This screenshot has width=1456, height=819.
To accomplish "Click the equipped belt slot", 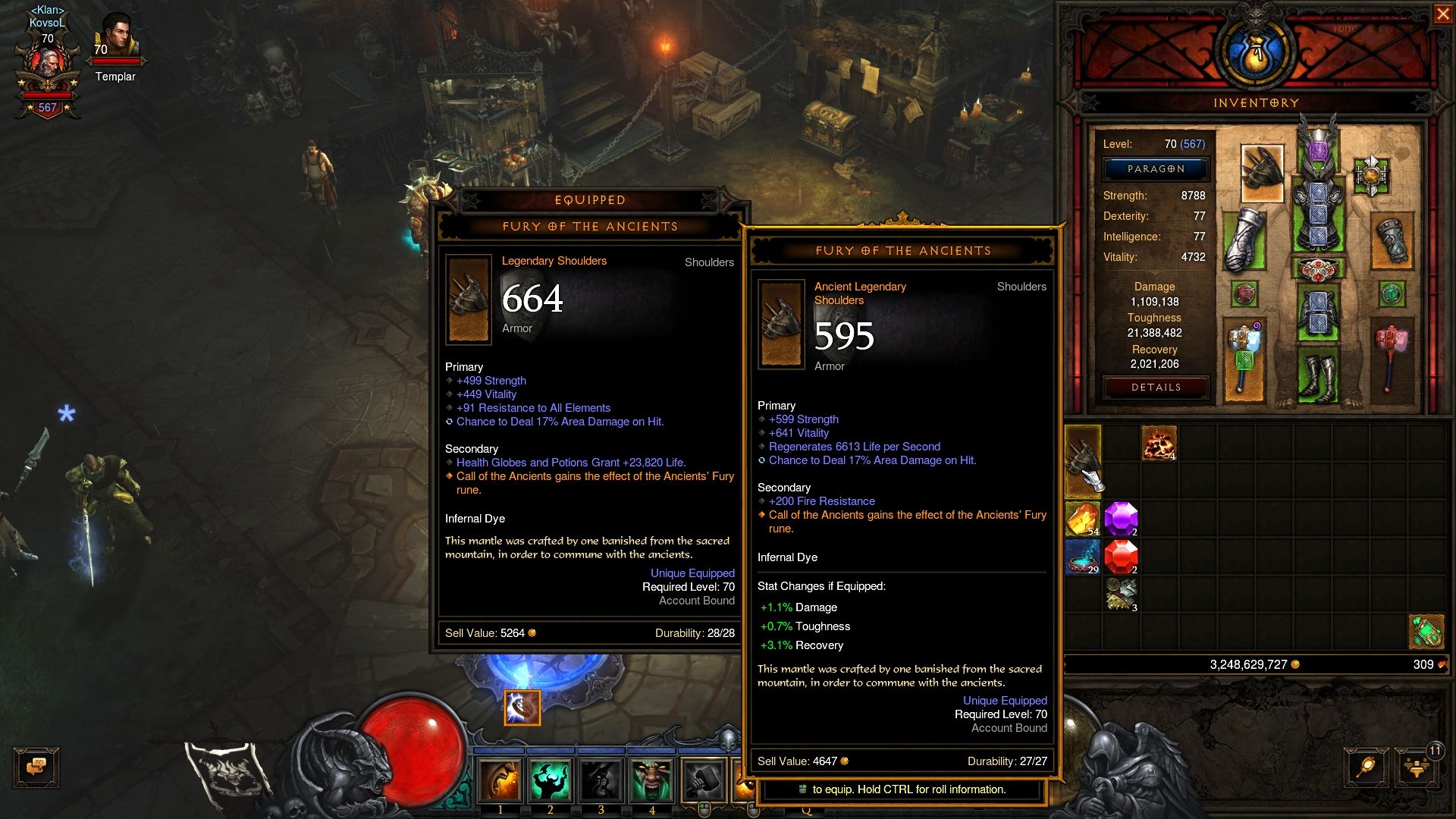I will [1318, 269].
